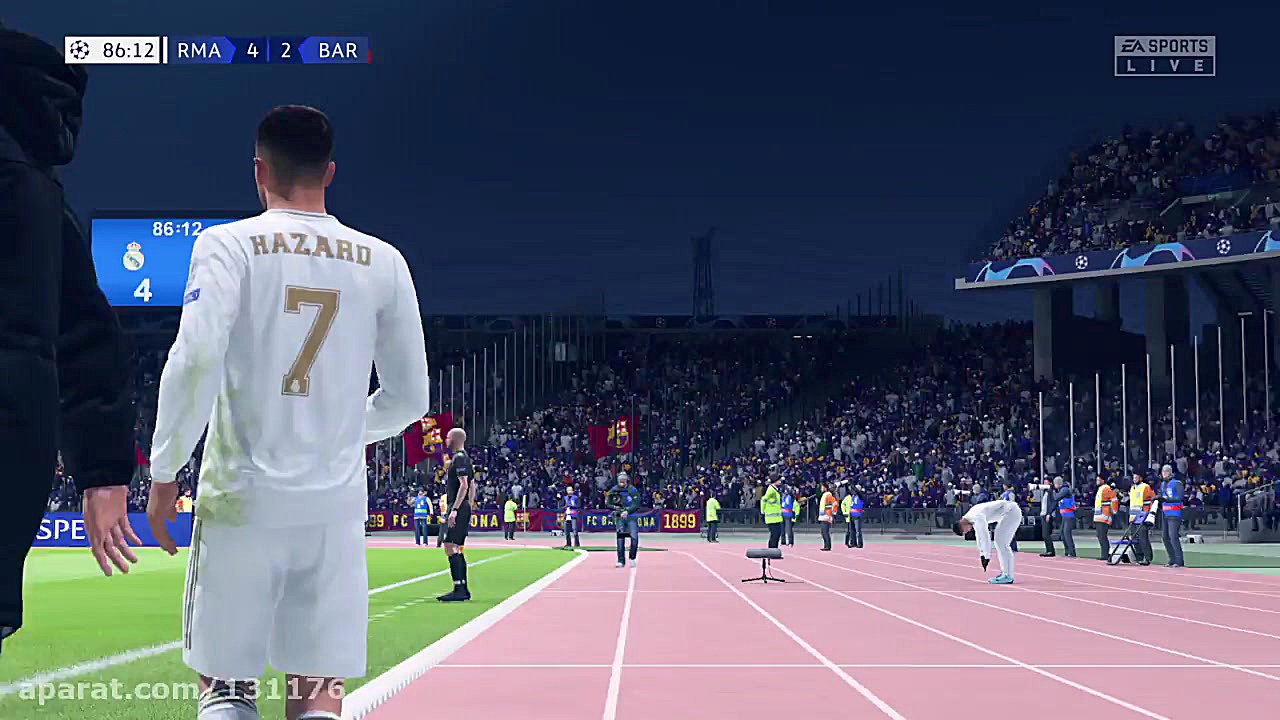Toggle the BAR team name display
The height and width of the screenshot is (720, 1280).
click(338, 50)
